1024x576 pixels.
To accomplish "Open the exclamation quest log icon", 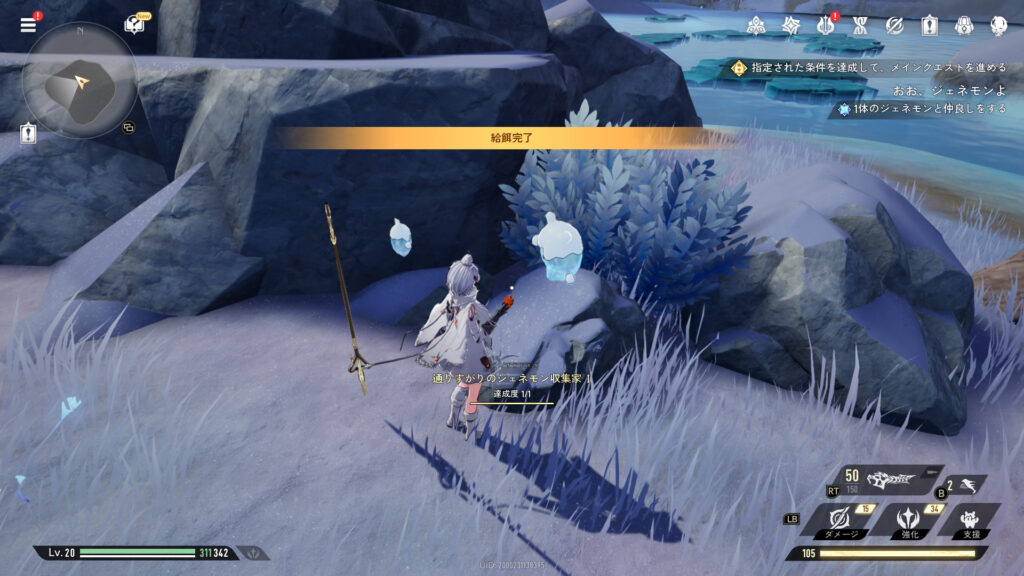I will click(x=928, y=26).
